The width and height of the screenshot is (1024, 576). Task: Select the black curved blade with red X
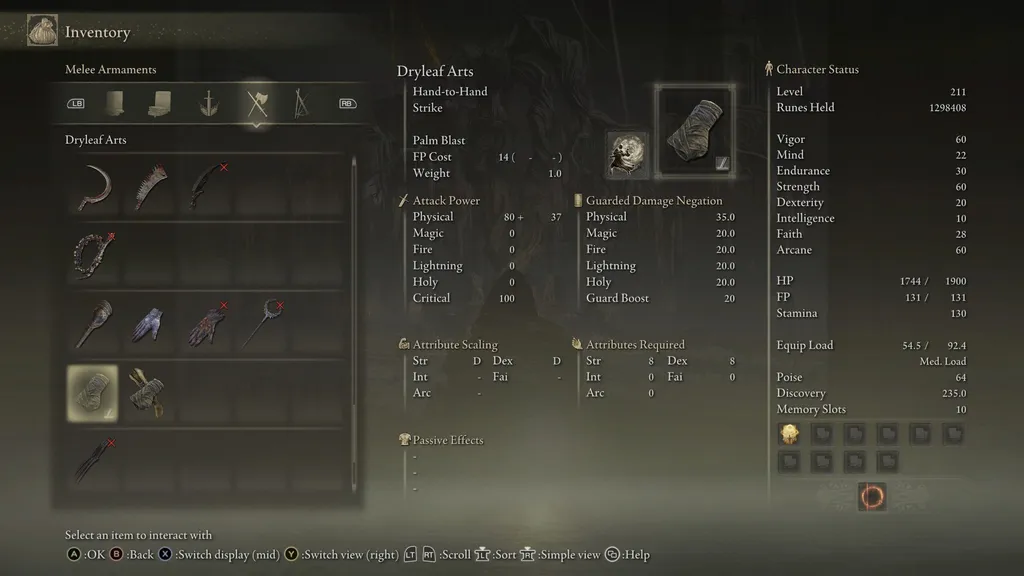pos(206,186)
